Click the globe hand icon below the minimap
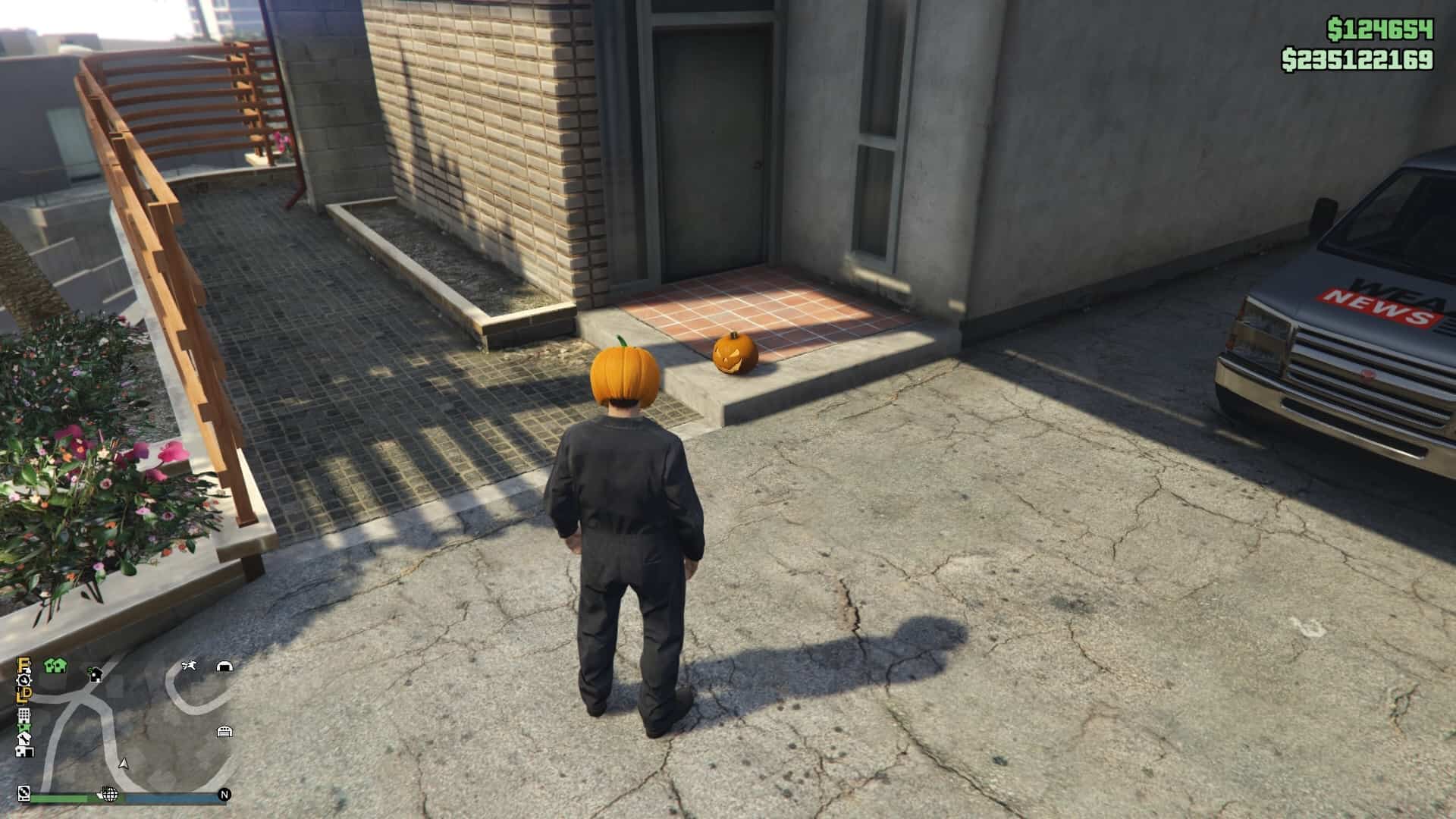The image size is (1456, 819). tap(109, 795)
